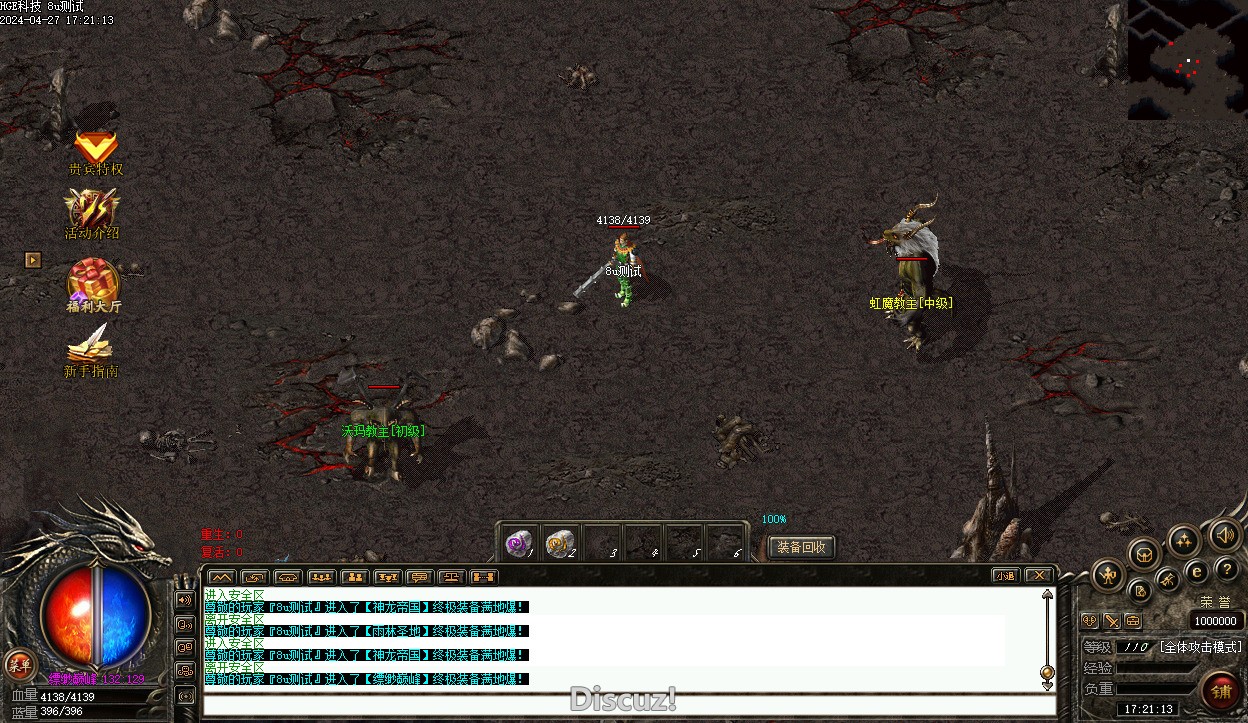This screenshot has width=1248, height=723.
Task: Open the 活动介绍 event introduction icon
Action: click(92, 213)
